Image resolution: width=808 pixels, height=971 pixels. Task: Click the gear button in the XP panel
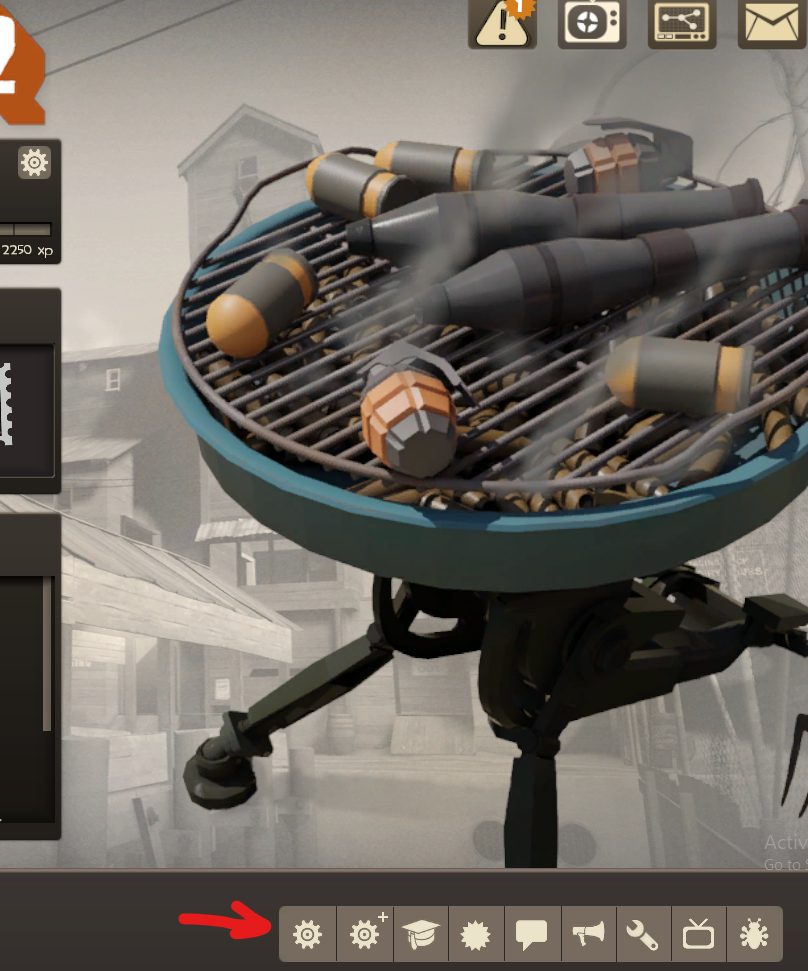[x=34, y=162]
